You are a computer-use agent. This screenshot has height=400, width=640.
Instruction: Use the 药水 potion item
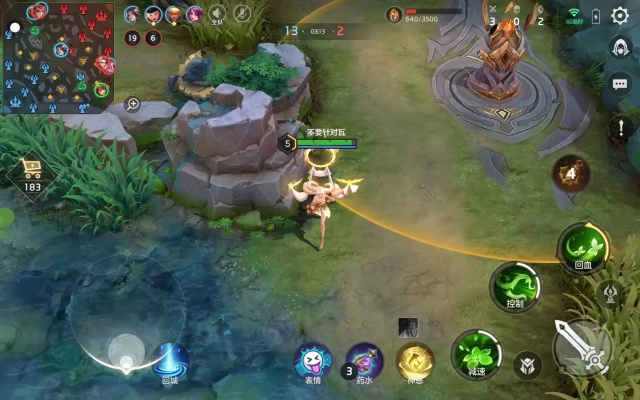tap(364, 360)
